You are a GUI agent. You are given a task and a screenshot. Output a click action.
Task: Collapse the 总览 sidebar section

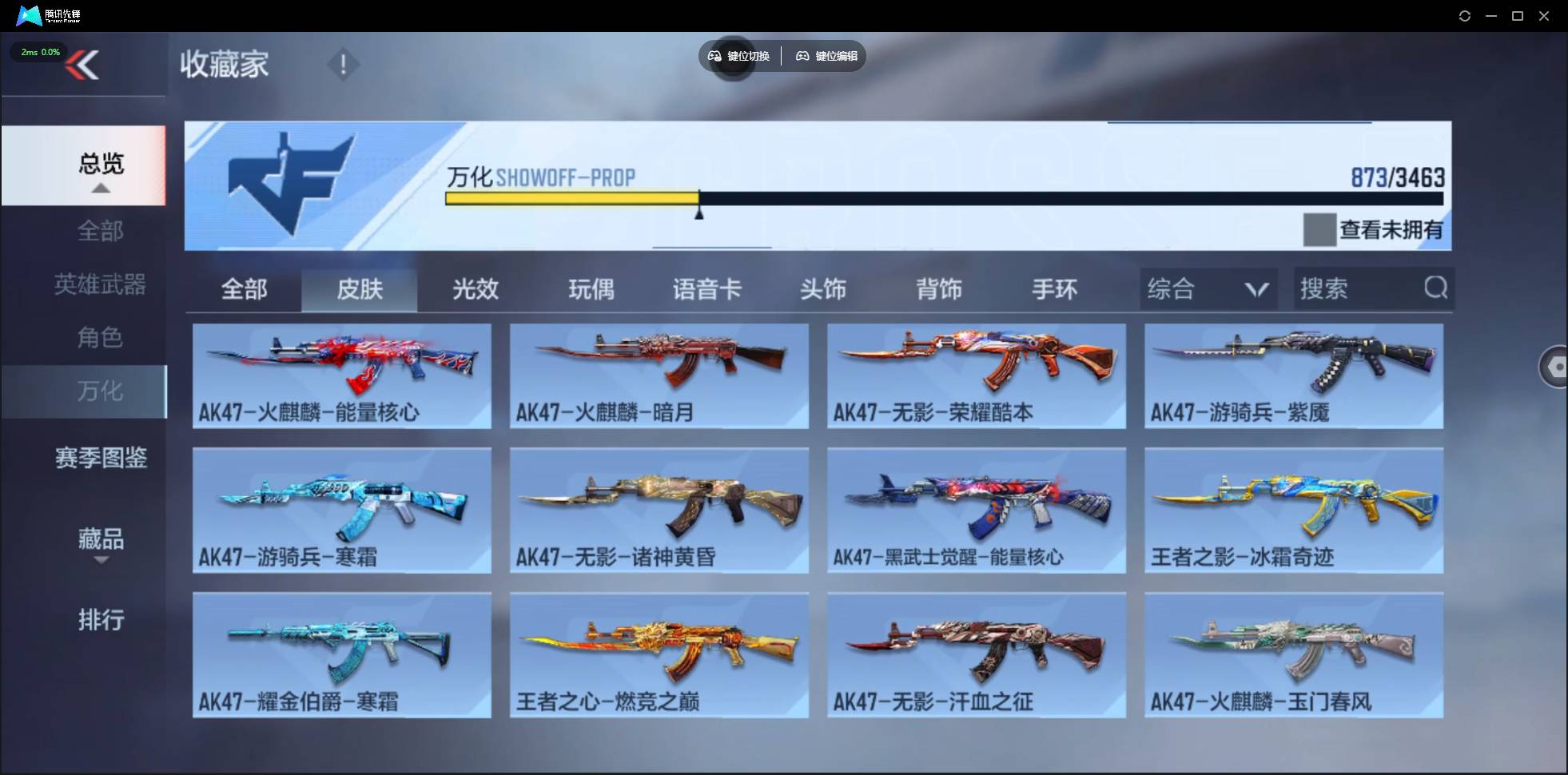[x=100, y=165]
